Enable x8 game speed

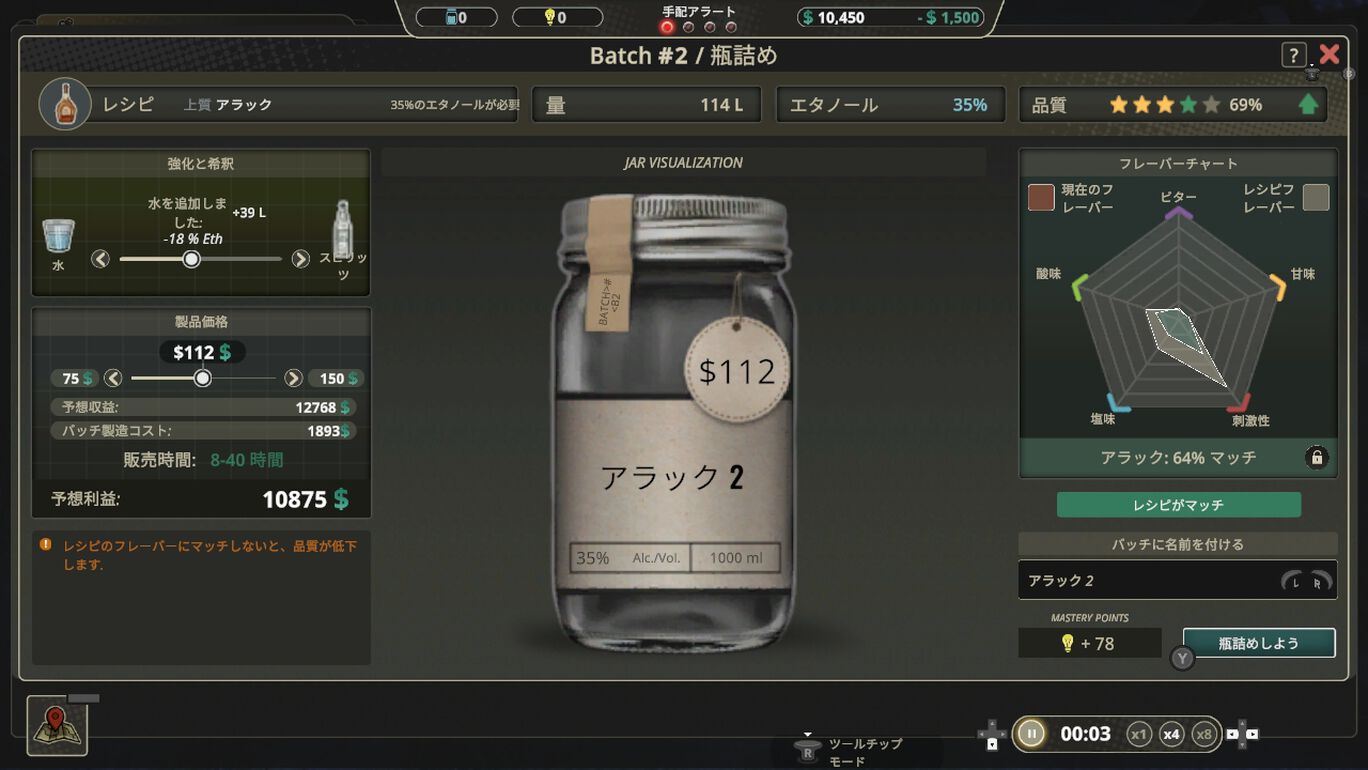click(1205, 733)
